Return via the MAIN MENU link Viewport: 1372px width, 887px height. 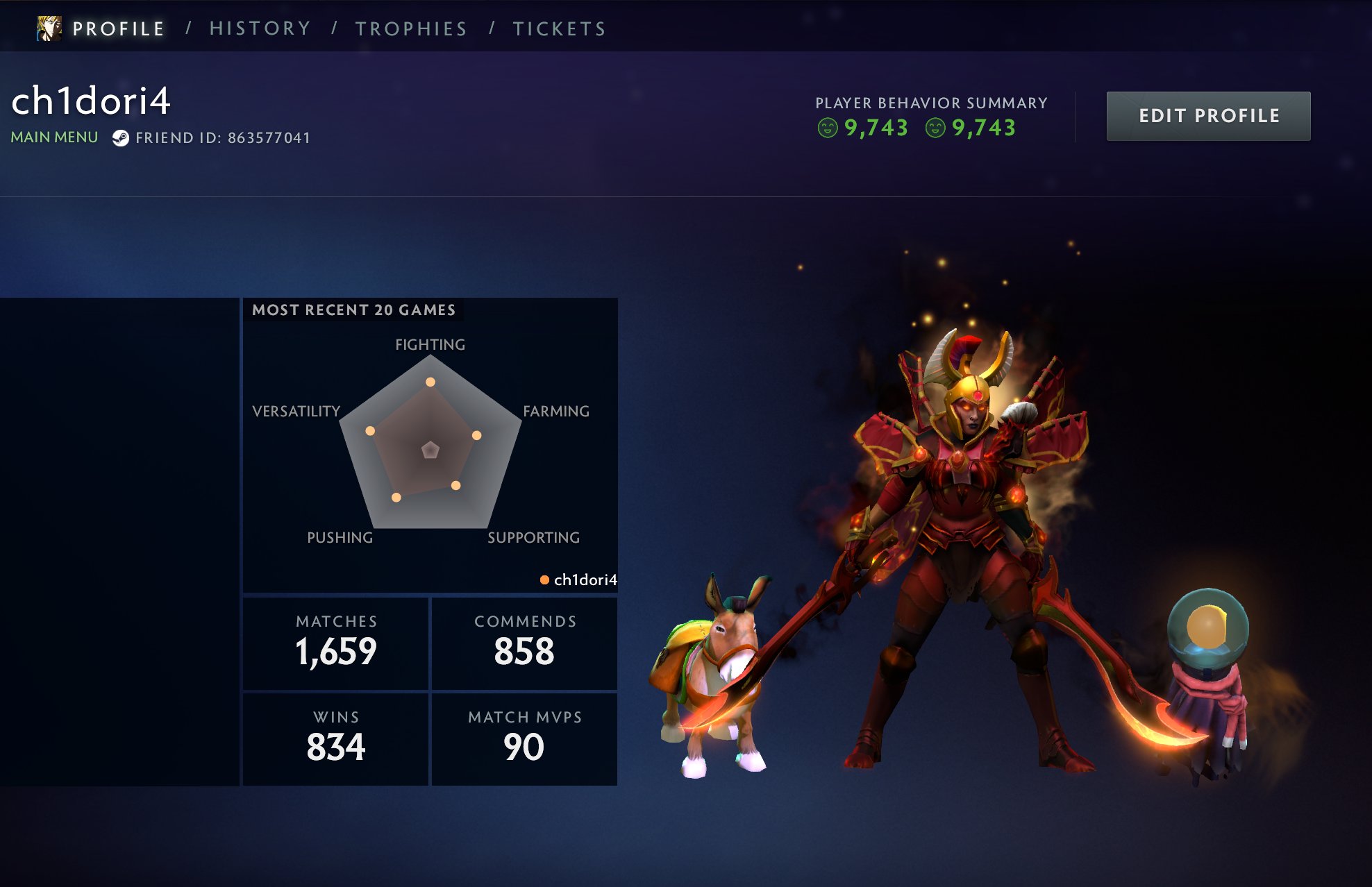coord(53,137)
